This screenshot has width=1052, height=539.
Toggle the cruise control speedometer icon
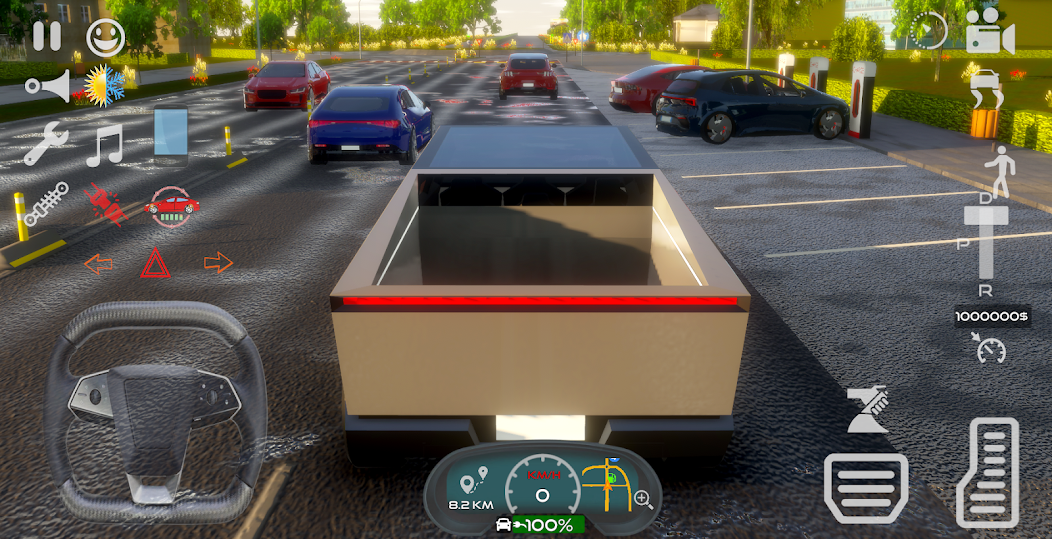pos(990,349)
